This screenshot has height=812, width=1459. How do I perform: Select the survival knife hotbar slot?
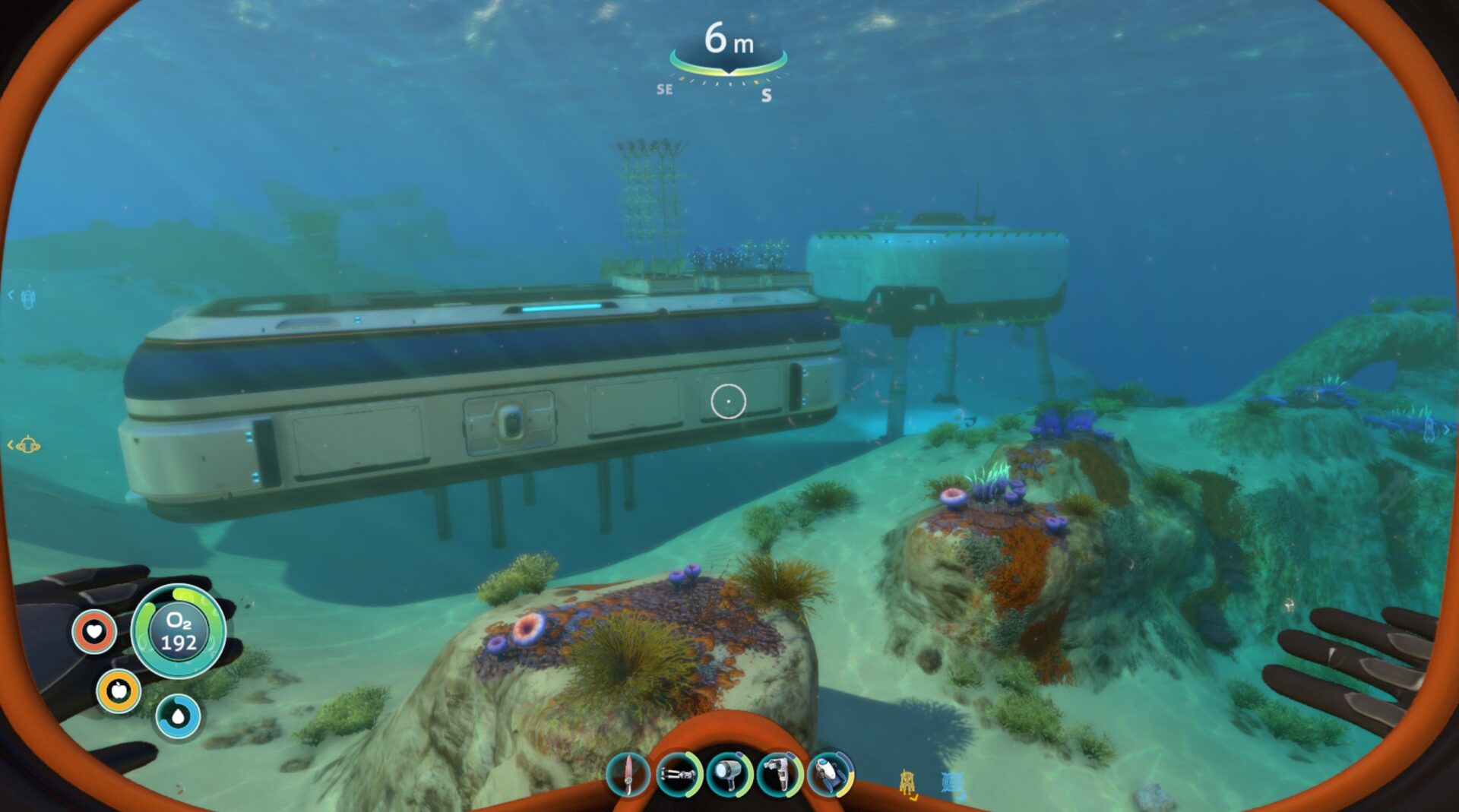[x=628, y=775]
